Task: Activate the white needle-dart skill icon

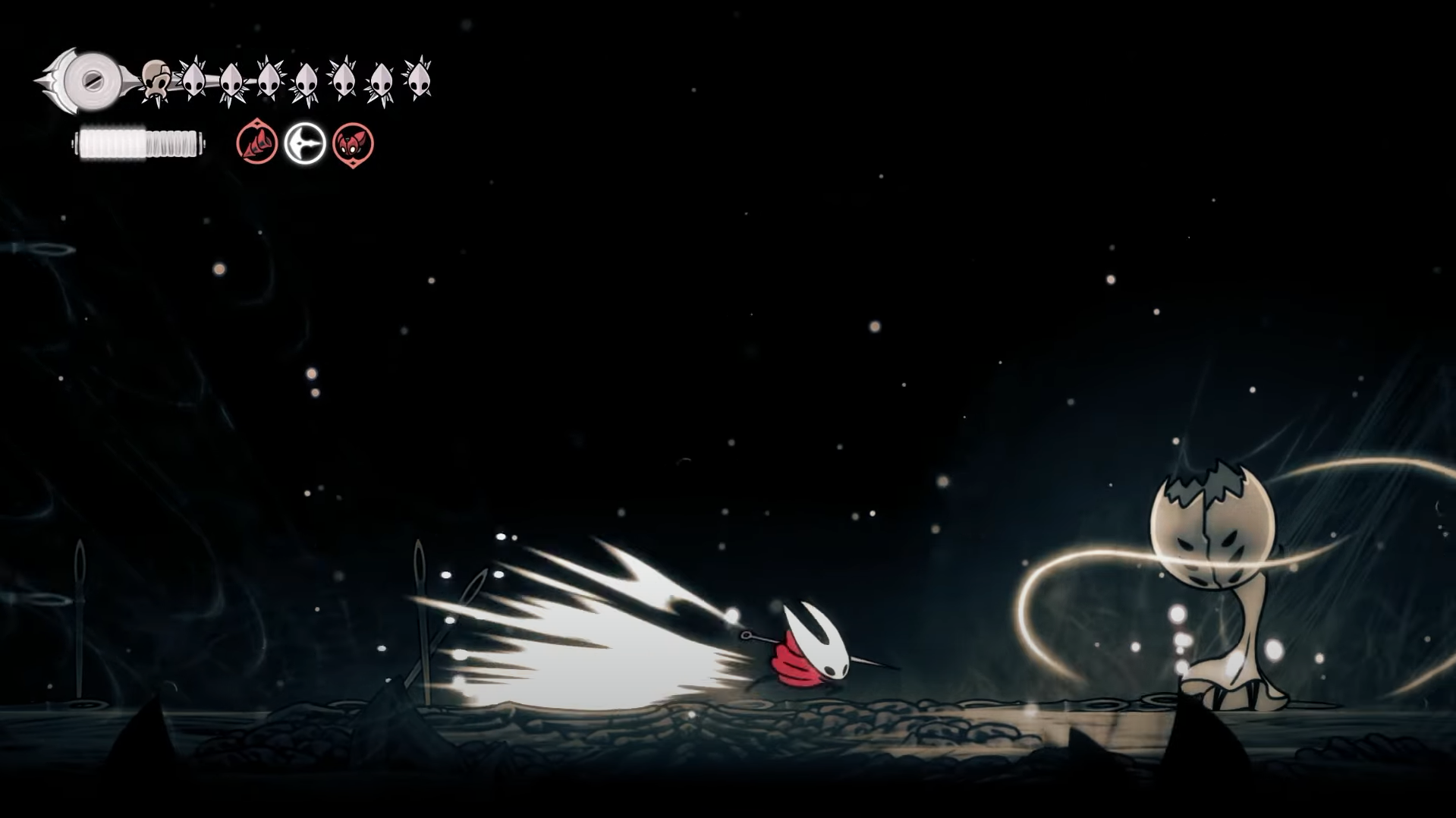Action: pyautogui.click(x=305, y=143)
